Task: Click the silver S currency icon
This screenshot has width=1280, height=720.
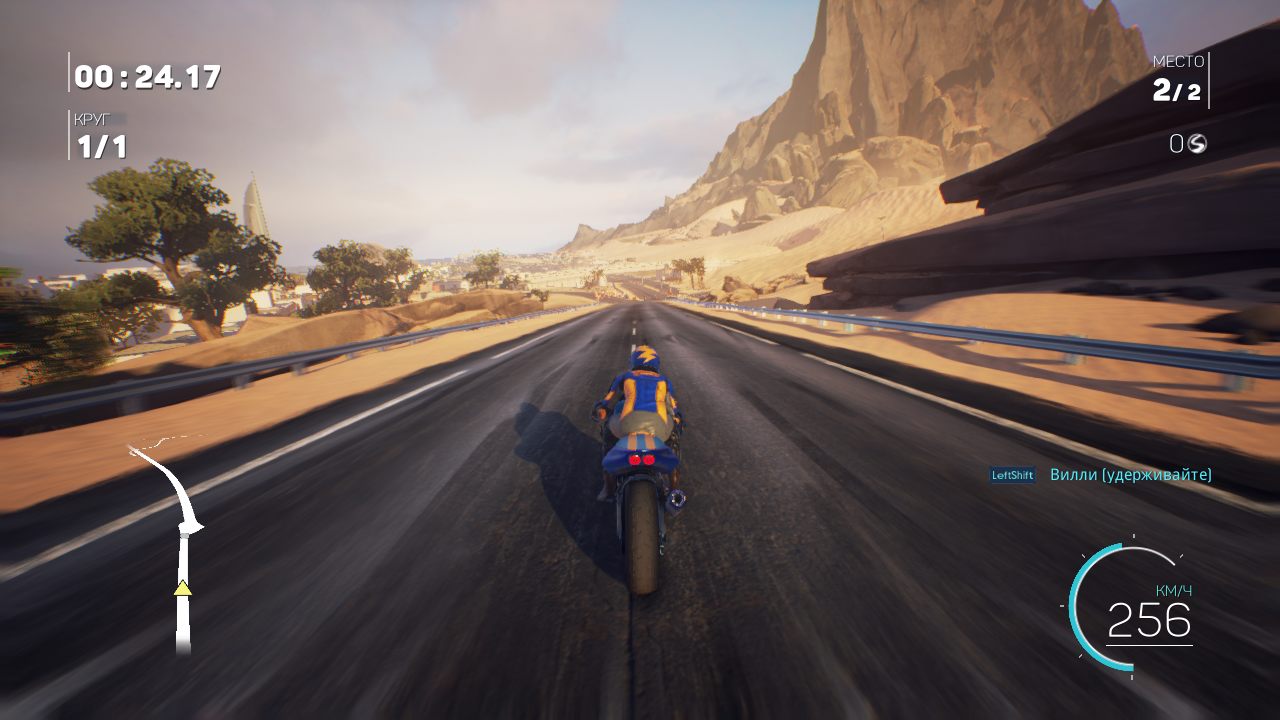Action: coord(1197,143)
